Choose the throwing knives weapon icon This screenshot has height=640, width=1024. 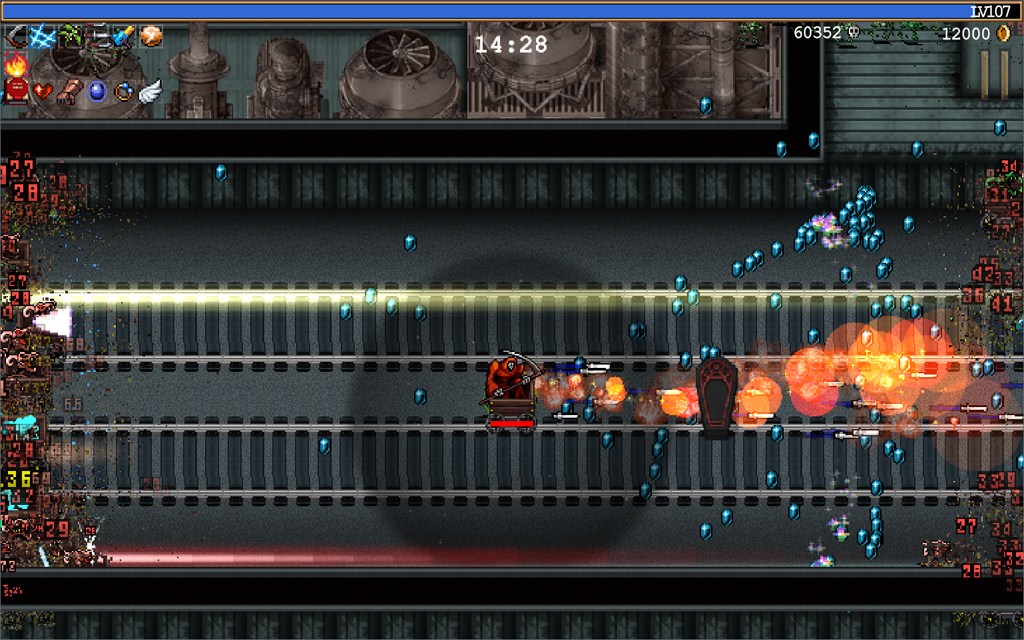[97, 37]
